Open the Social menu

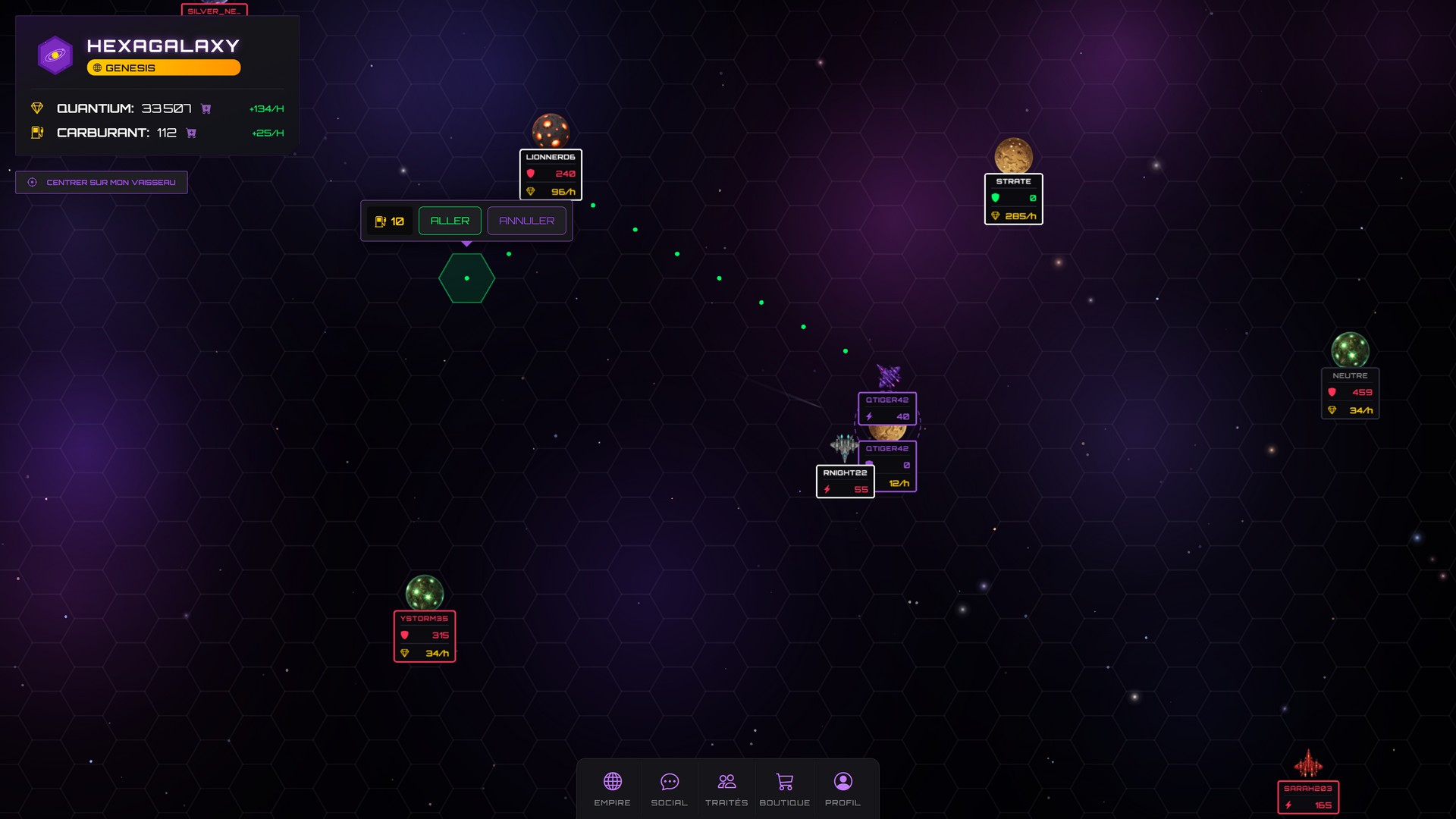coord(669,789)
